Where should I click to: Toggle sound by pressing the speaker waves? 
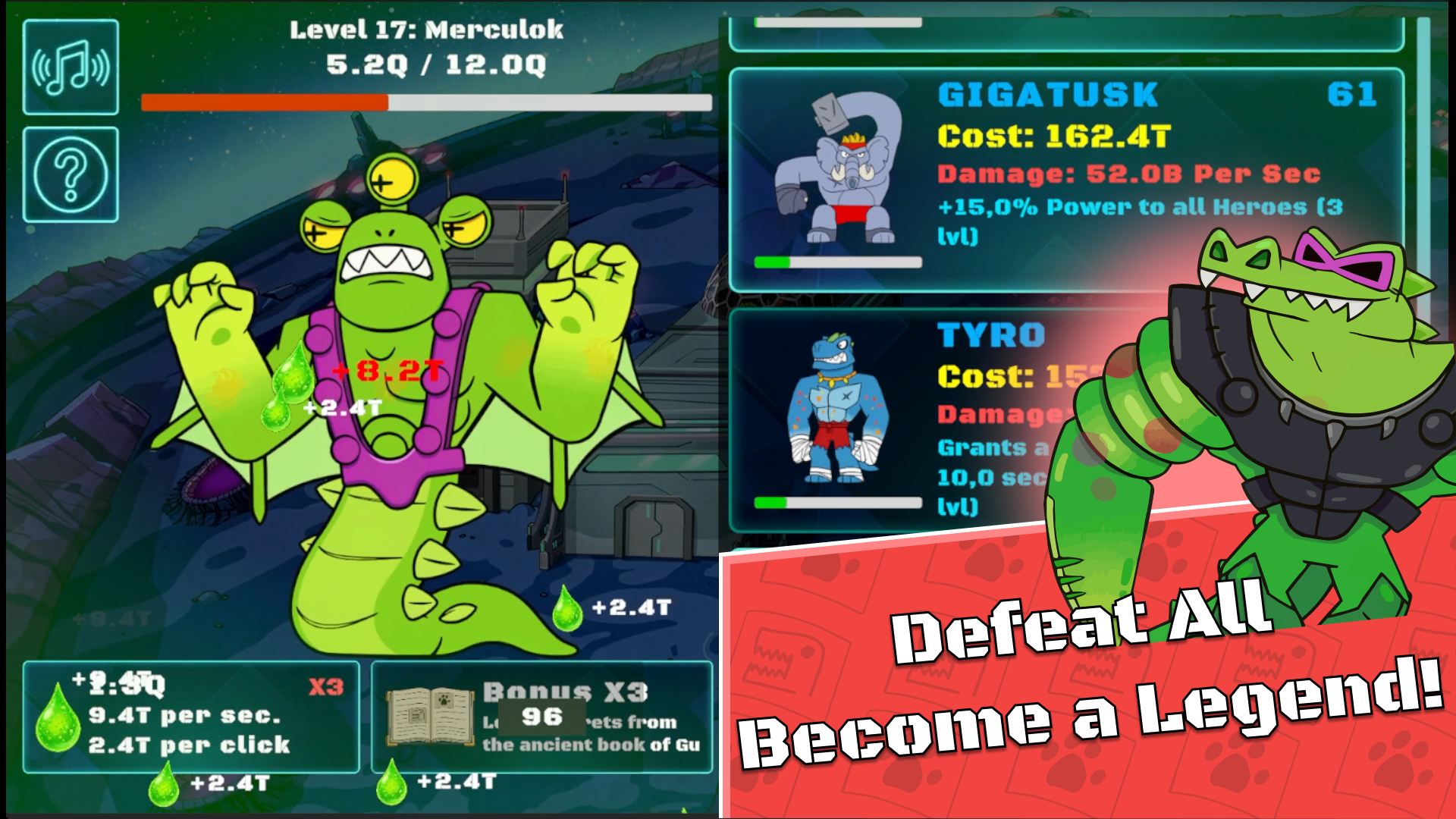tap(70, 67)
